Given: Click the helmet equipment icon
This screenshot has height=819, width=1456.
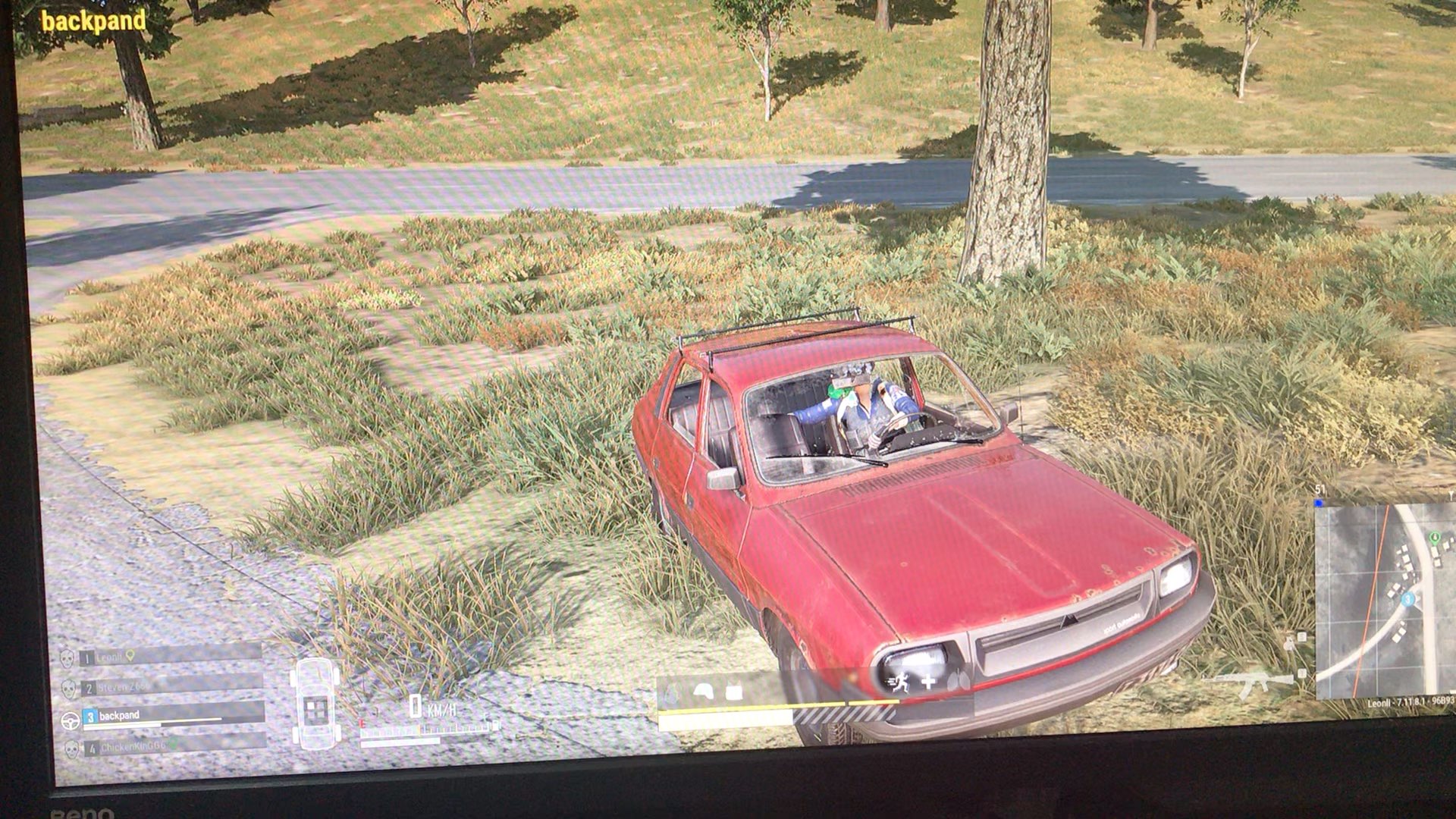Looking at the screenshot, I should pyautogui.click(x=704, y=691).
